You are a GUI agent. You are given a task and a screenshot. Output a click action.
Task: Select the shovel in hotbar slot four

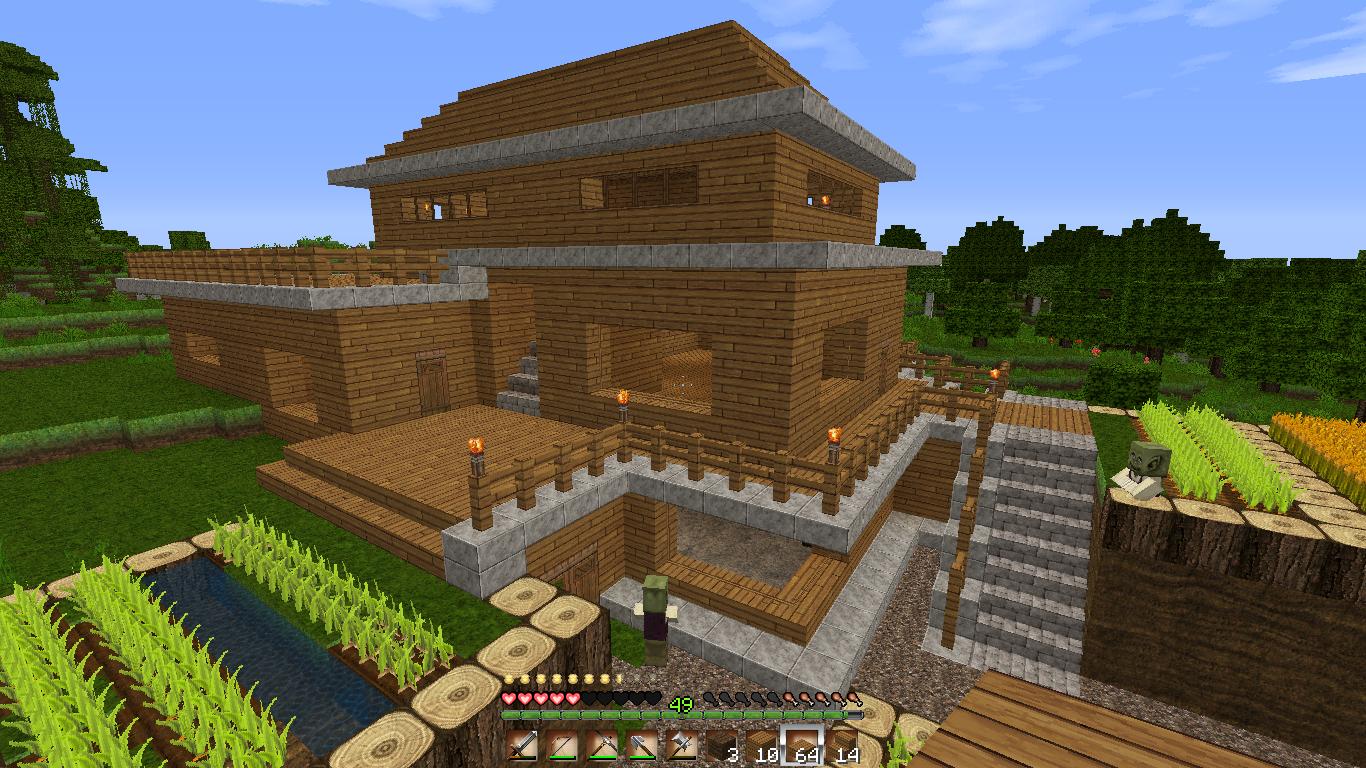642,745
